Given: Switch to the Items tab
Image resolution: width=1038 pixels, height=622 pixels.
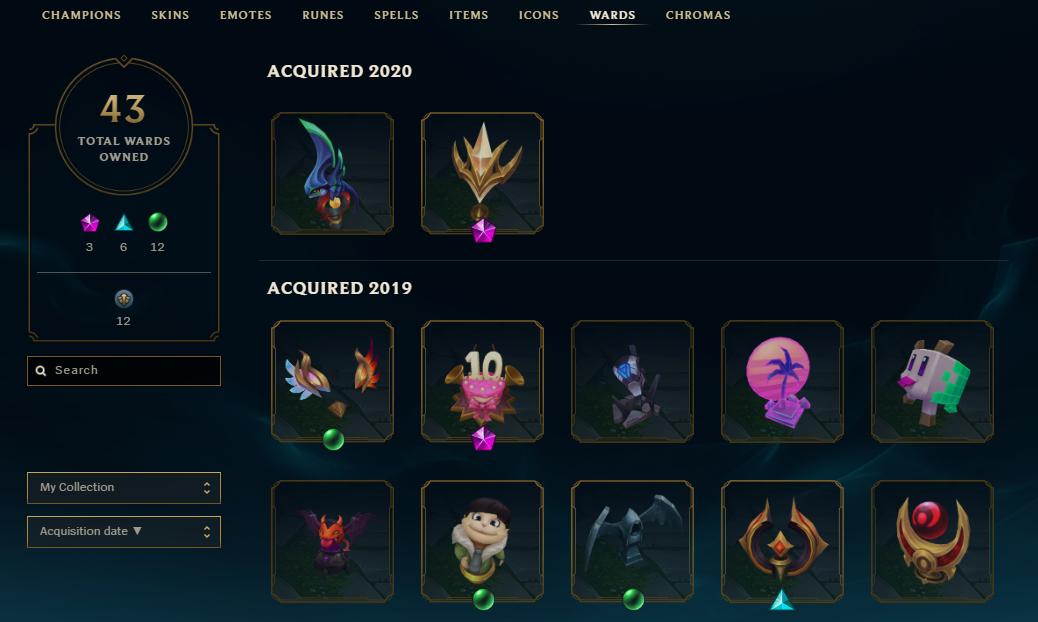Looking at the screenshot, I should click(468, 15).
